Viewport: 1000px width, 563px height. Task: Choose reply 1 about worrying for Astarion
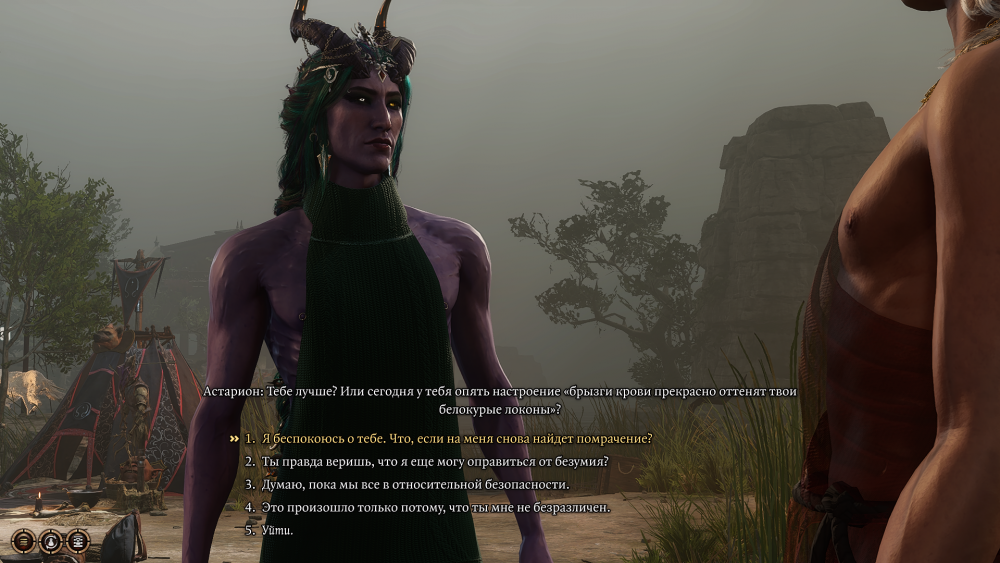(x=456, y=439)
